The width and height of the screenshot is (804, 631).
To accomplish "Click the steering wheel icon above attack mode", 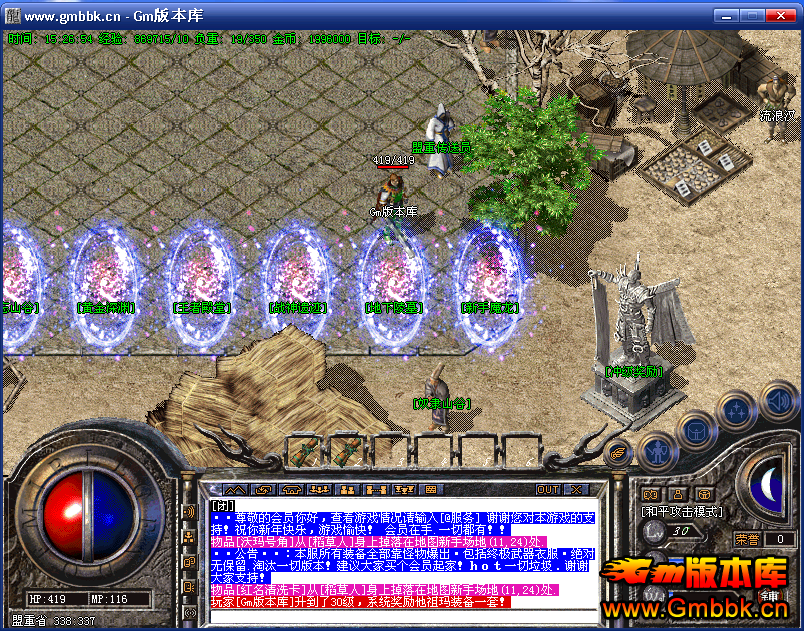I will click(x=704, y=494).
